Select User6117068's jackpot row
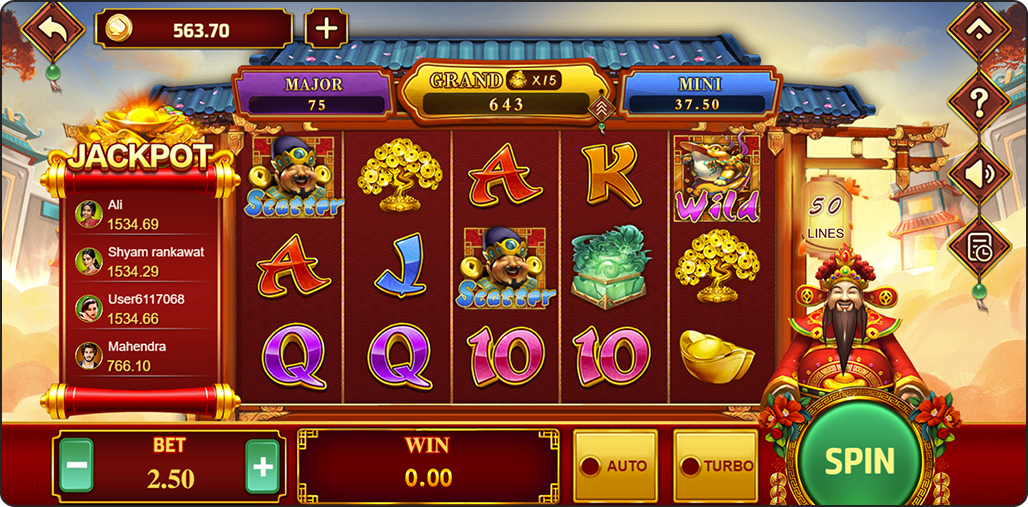This screenshot has height=507, width=1028. tap(140, 308)
